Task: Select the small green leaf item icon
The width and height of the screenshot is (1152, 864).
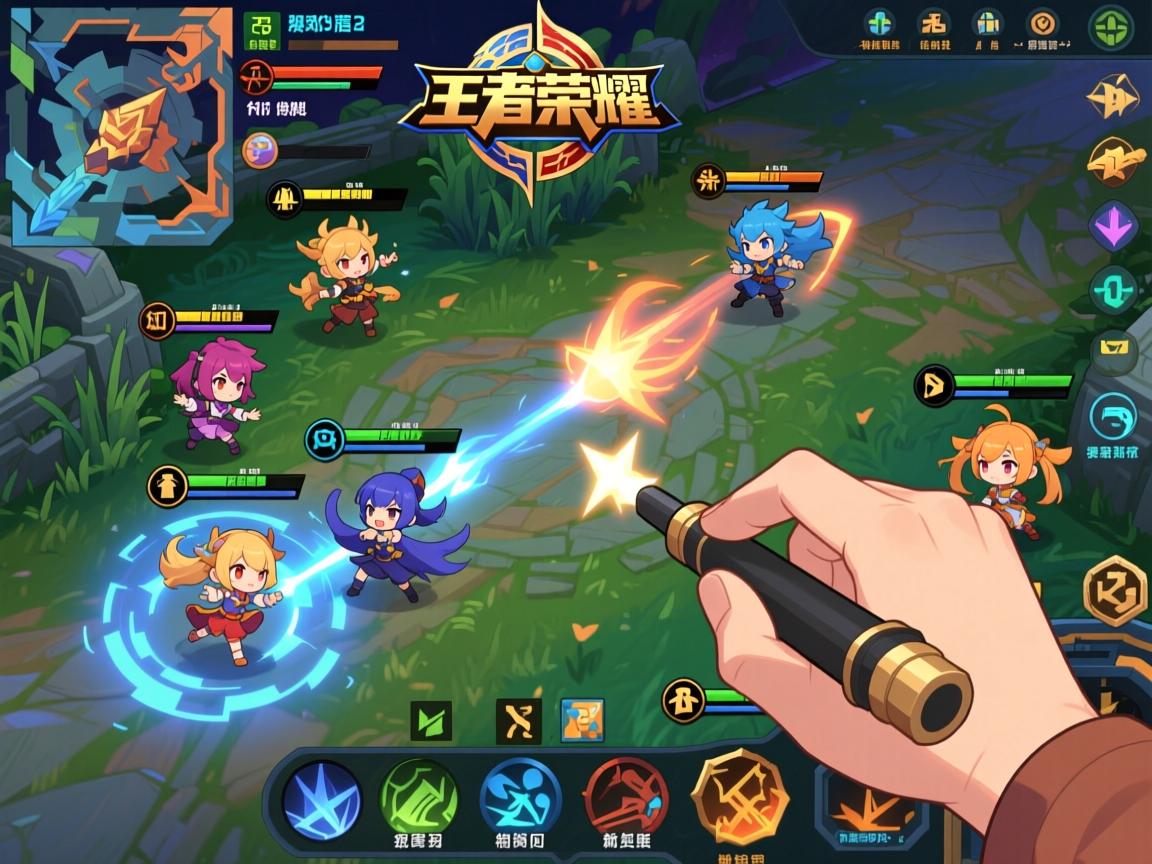Action: tap(431, 720)
